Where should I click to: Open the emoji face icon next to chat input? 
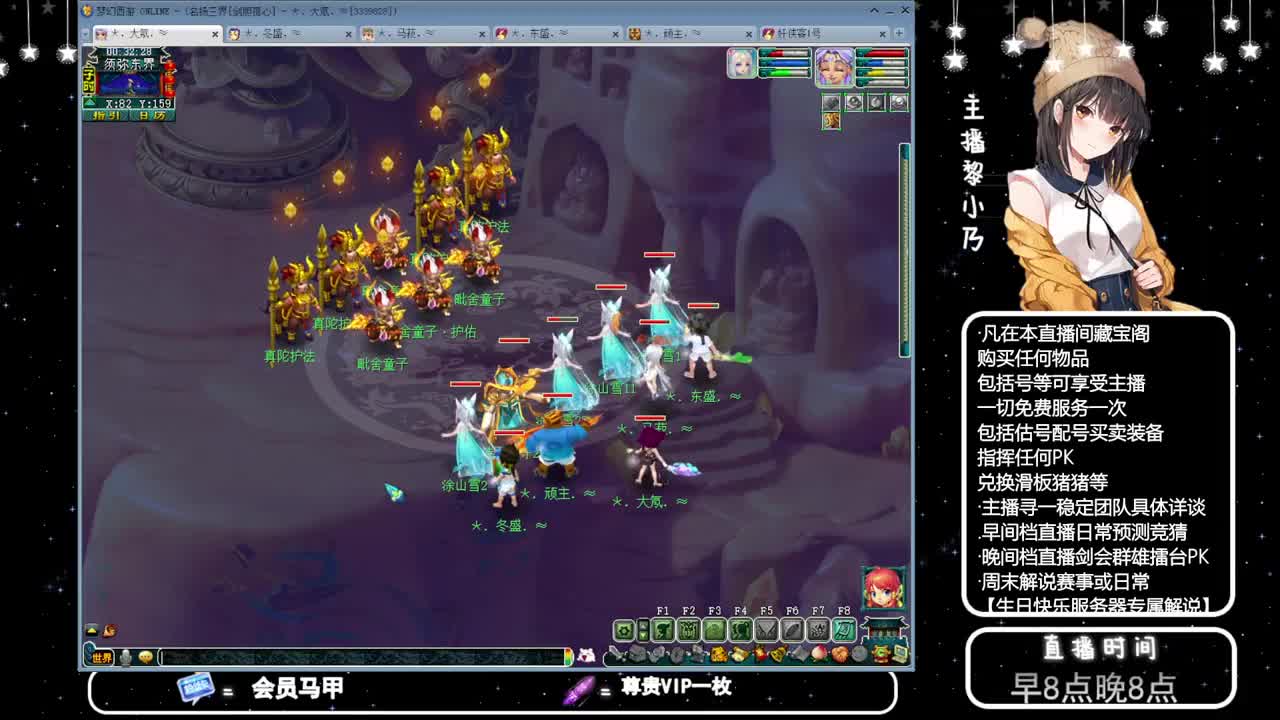click(x=145, y=656)
